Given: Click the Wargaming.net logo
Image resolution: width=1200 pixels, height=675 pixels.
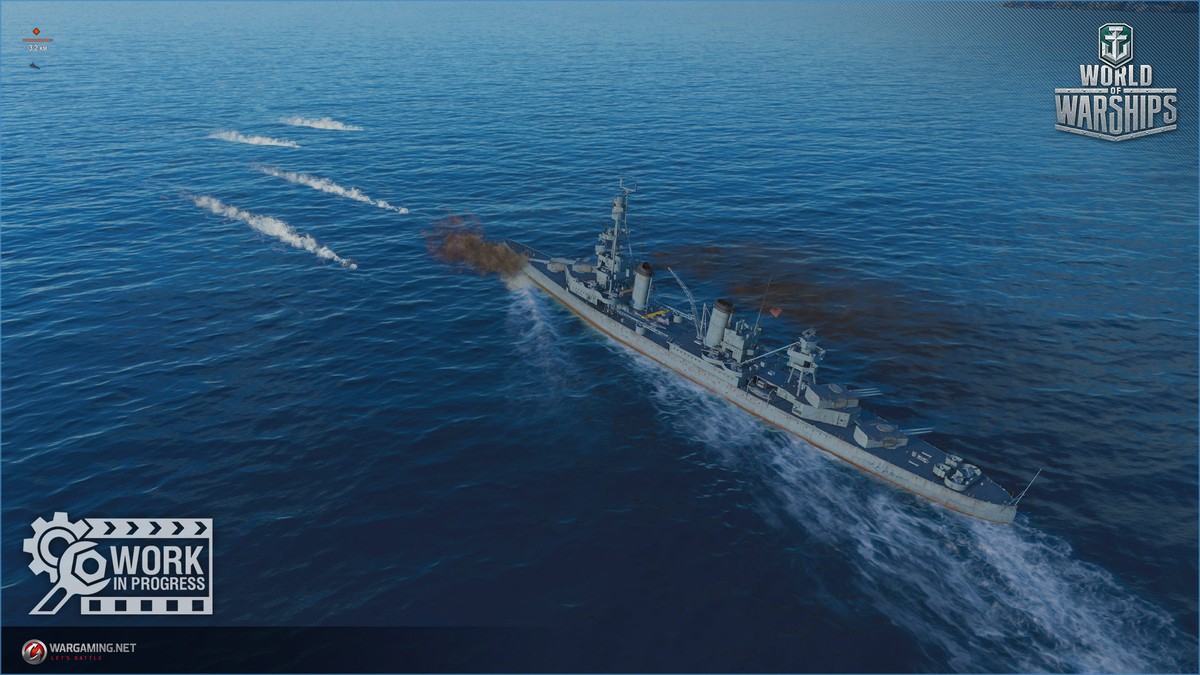Looking at the screenshot, I should click(78, 649).
